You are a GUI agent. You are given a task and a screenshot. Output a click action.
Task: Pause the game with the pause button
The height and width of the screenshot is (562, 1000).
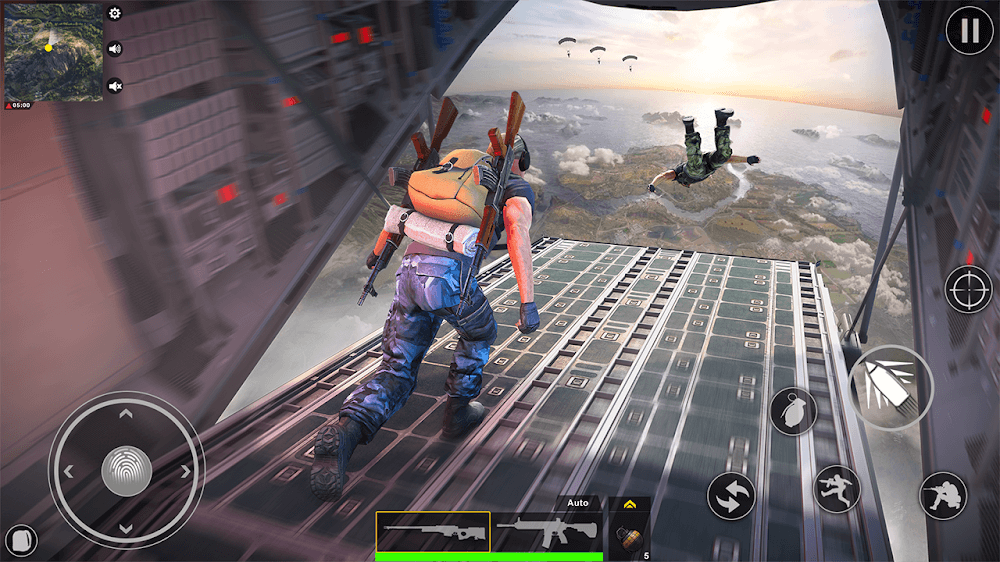969,31
